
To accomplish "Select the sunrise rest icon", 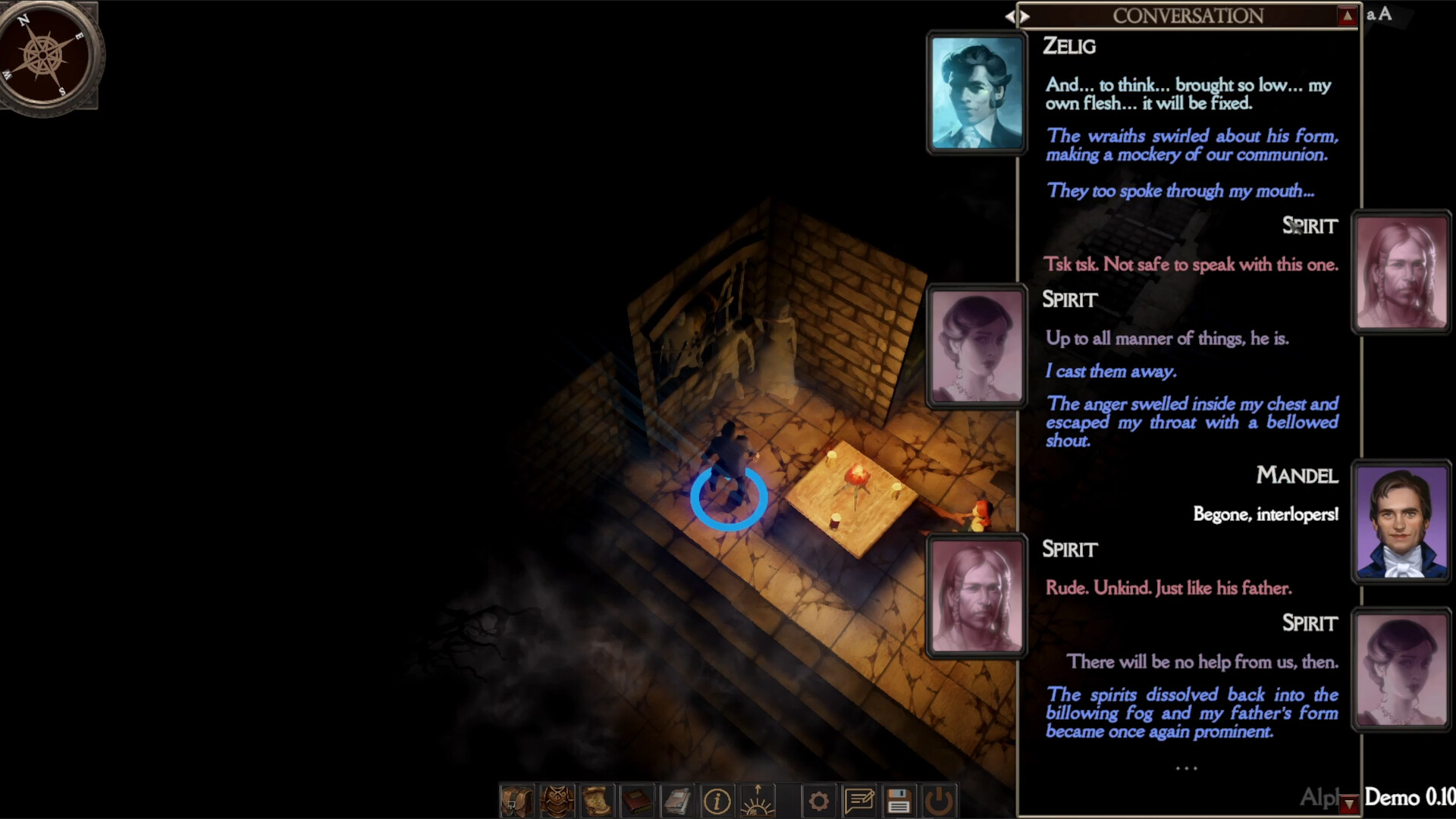I will coord(757,800).
